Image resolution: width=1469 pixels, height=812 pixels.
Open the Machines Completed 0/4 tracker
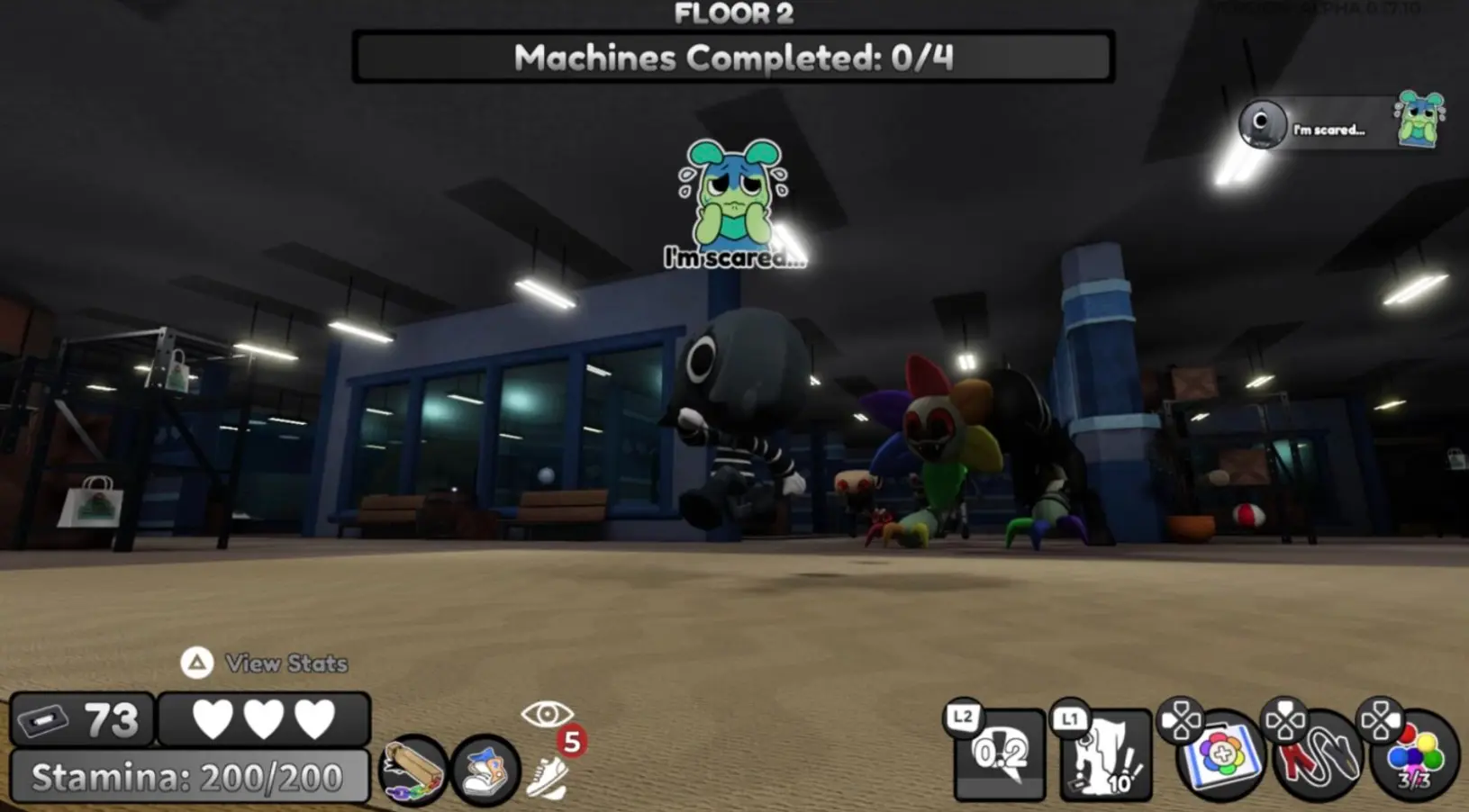(732, 59)
